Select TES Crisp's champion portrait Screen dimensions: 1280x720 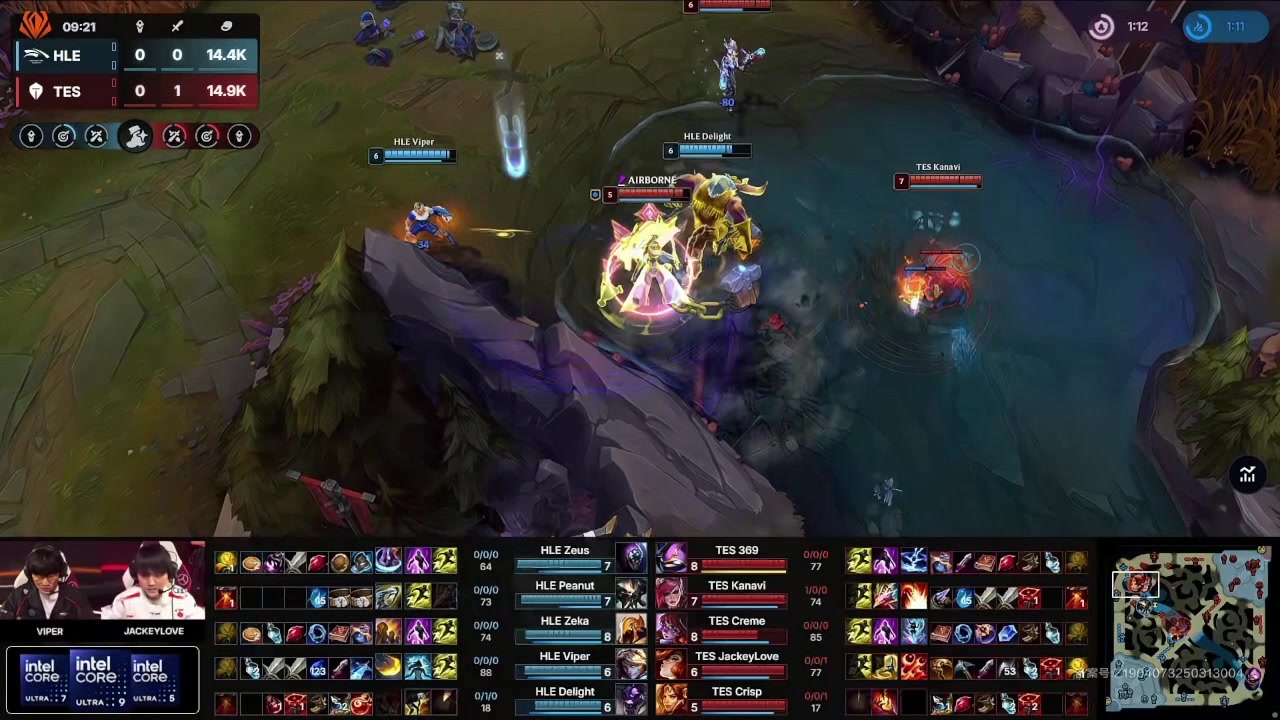(671, 699)
